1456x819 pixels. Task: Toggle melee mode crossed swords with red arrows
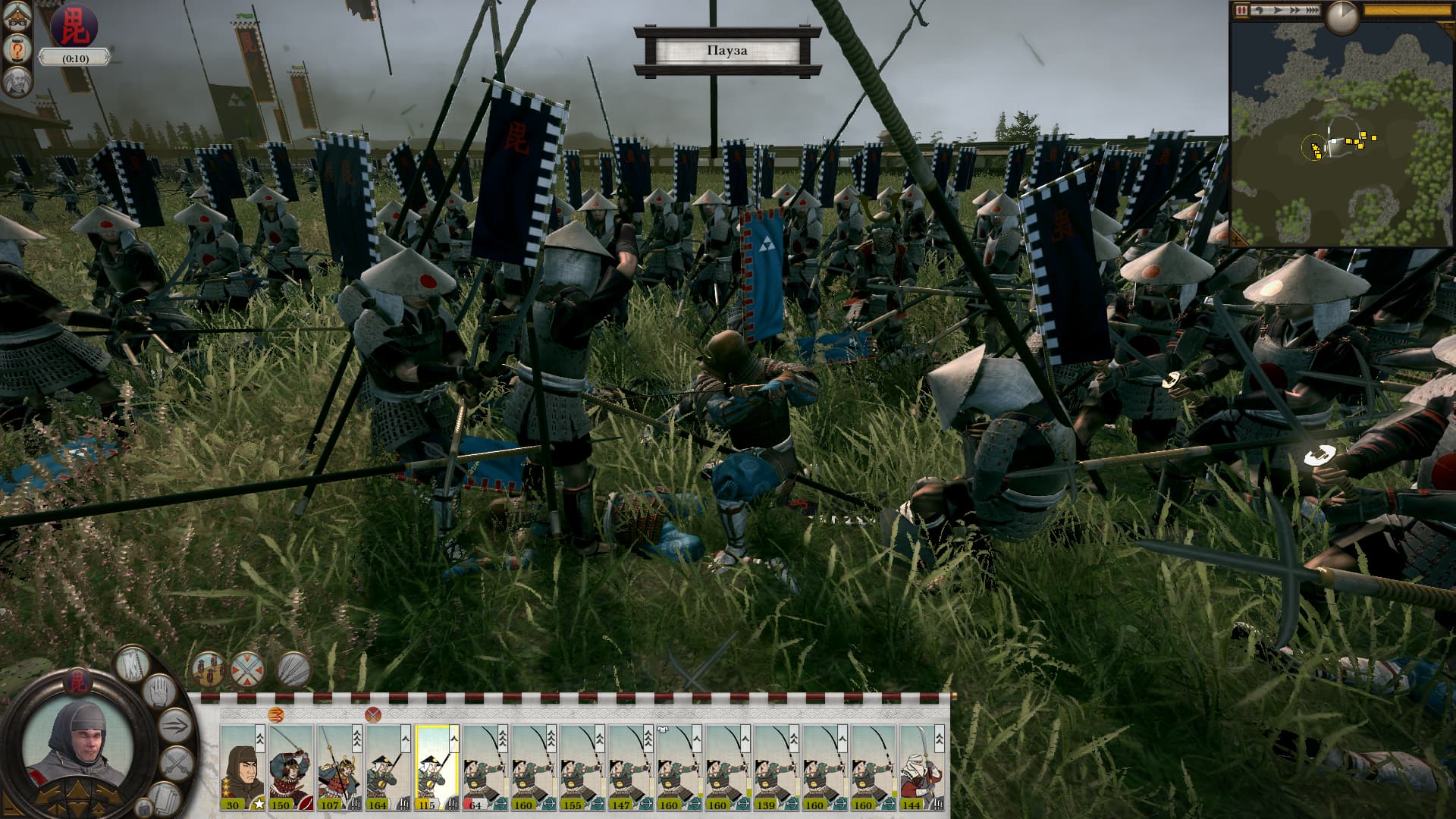point(248,669)
